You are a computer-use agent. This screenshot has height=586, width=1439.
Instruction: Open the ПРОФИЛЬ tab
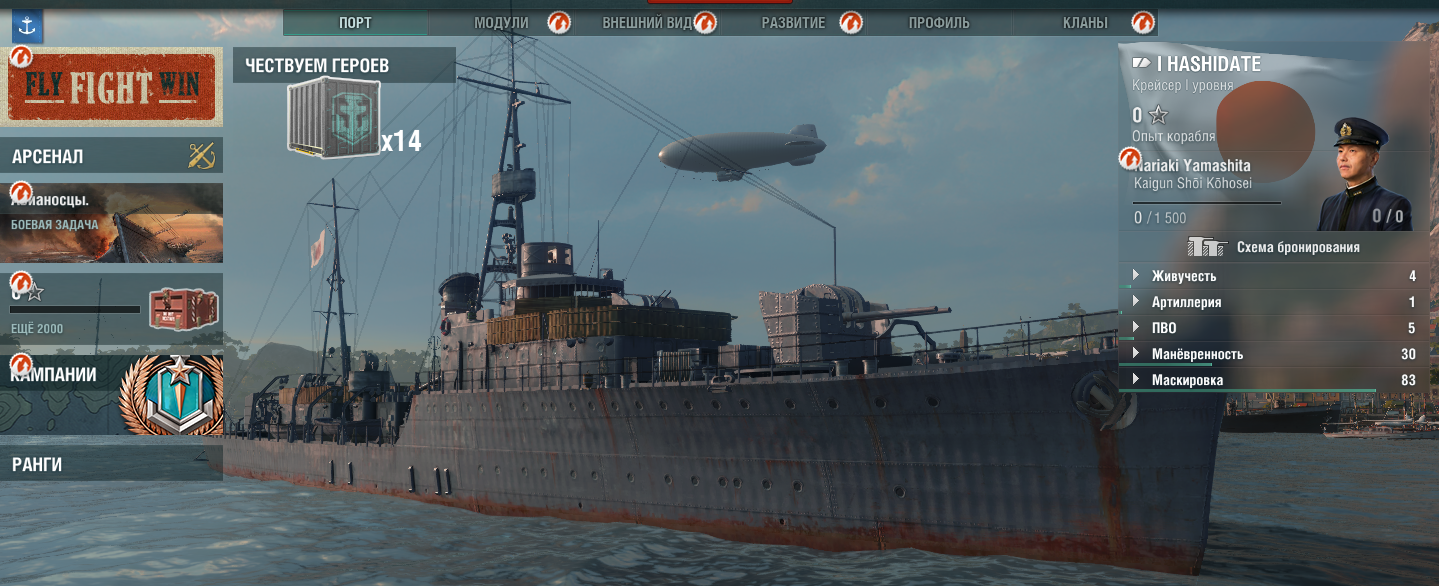coord(938,23)
